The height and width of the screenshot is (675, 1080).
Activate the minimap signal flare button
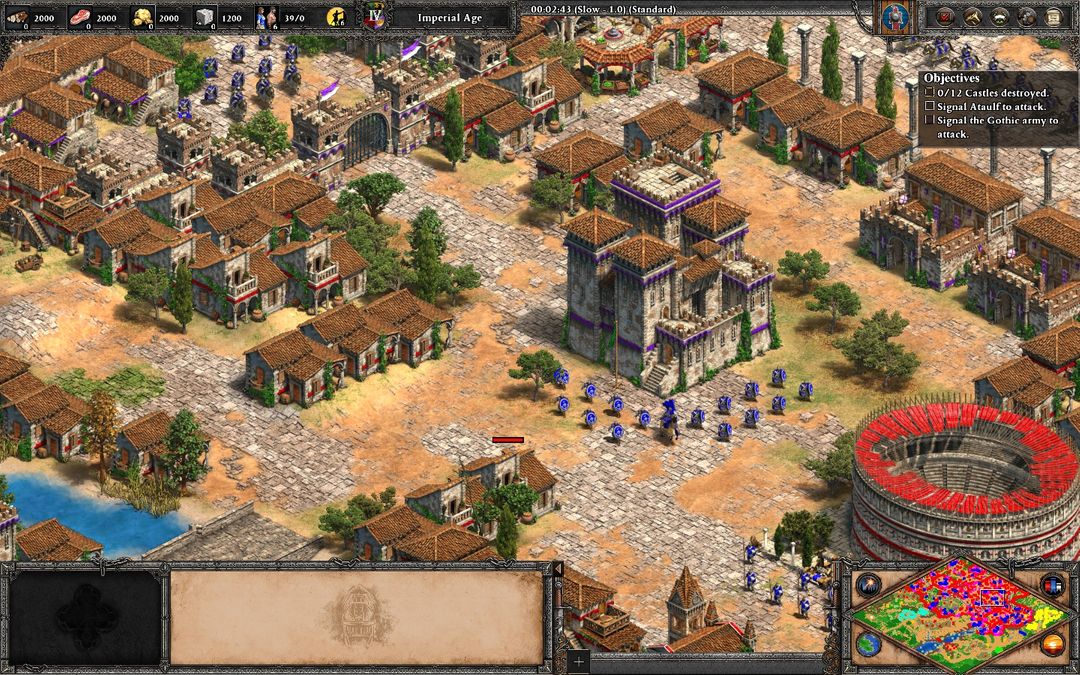pyautogui.click(x=869, y=584)
